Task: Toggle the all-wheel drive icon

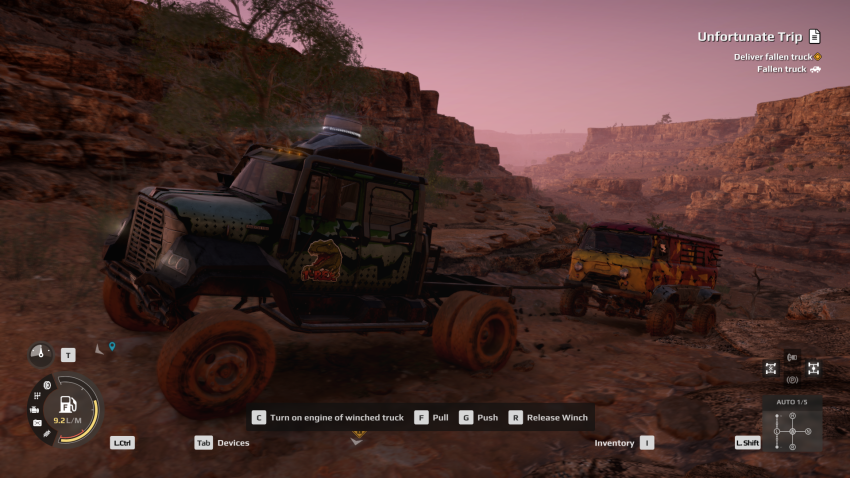Action: [814, 368]
